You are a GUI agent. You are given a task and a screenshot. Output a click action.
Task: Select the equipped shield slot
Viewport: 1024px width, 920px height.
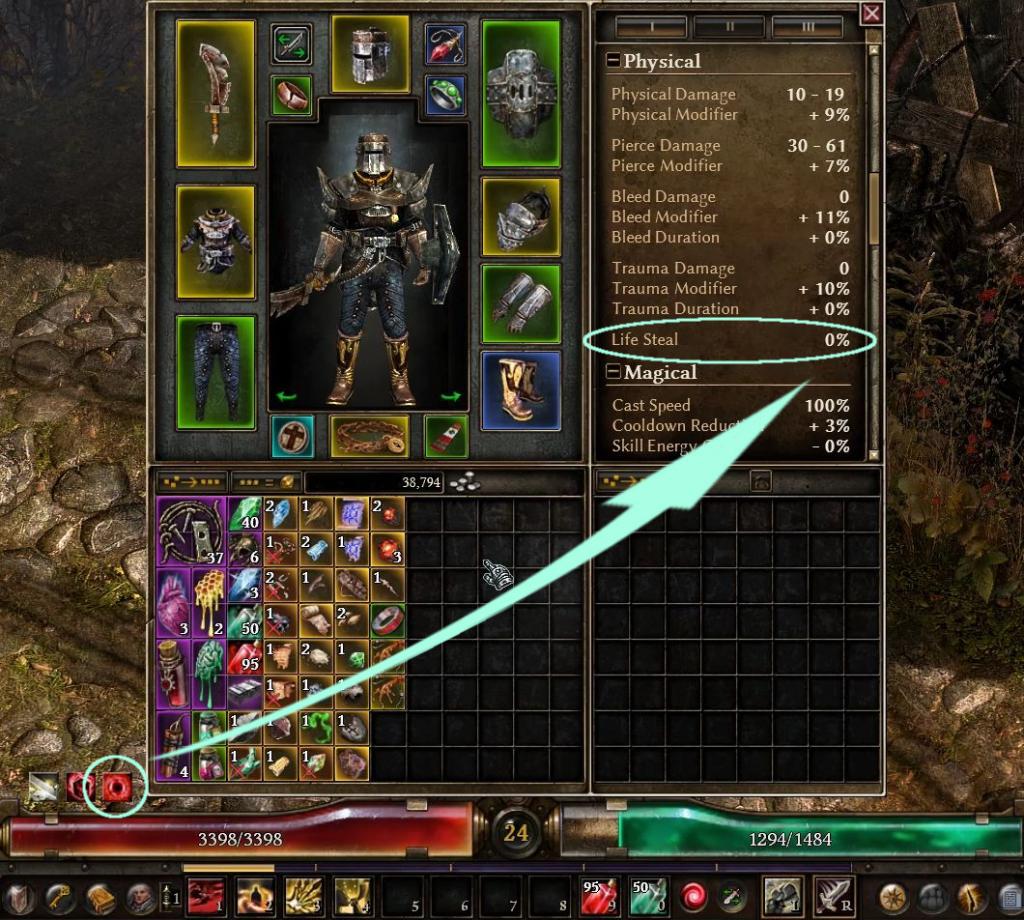(520, 93)
